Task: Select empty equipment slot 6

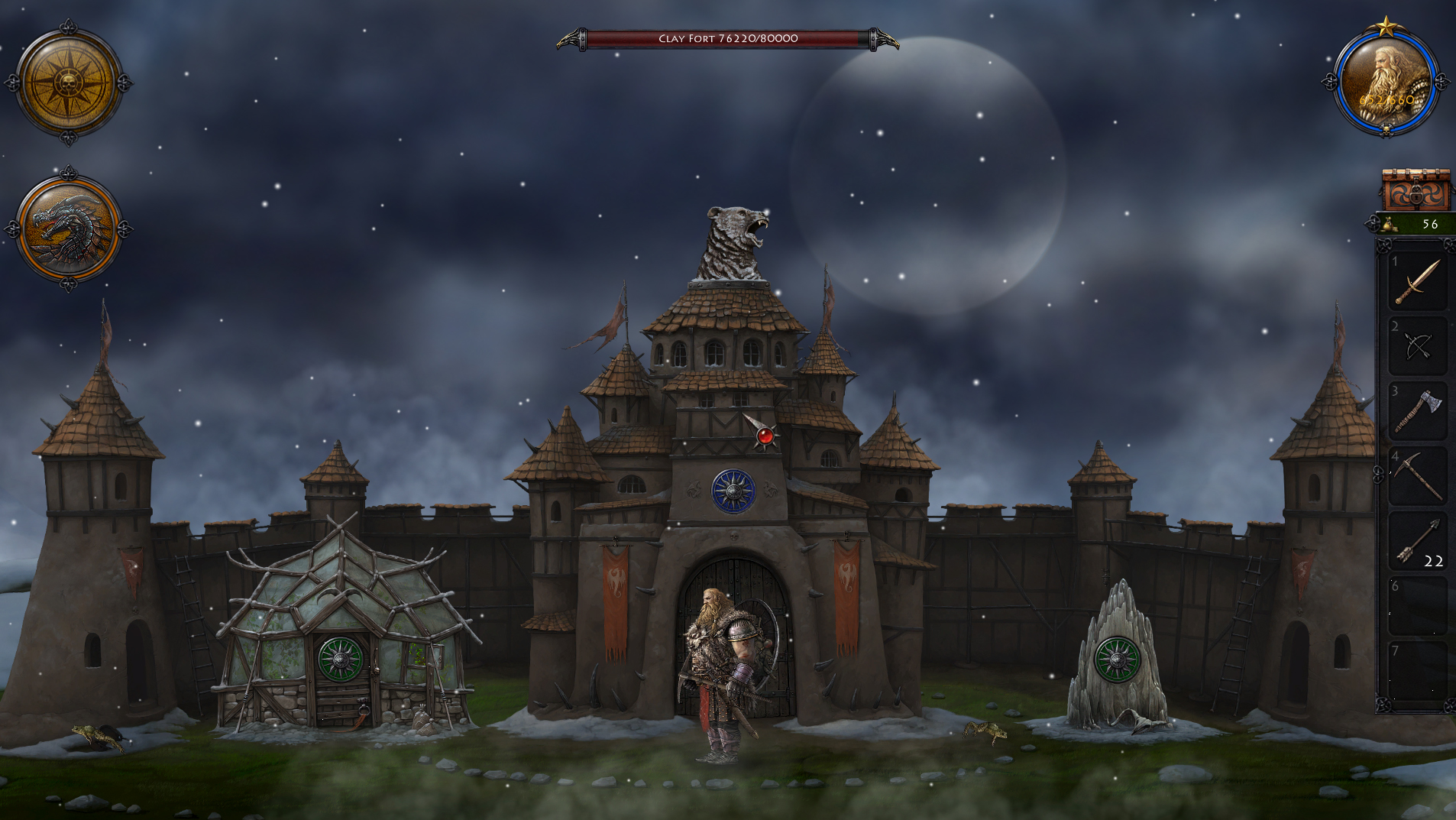Action: coord(1418,604)
